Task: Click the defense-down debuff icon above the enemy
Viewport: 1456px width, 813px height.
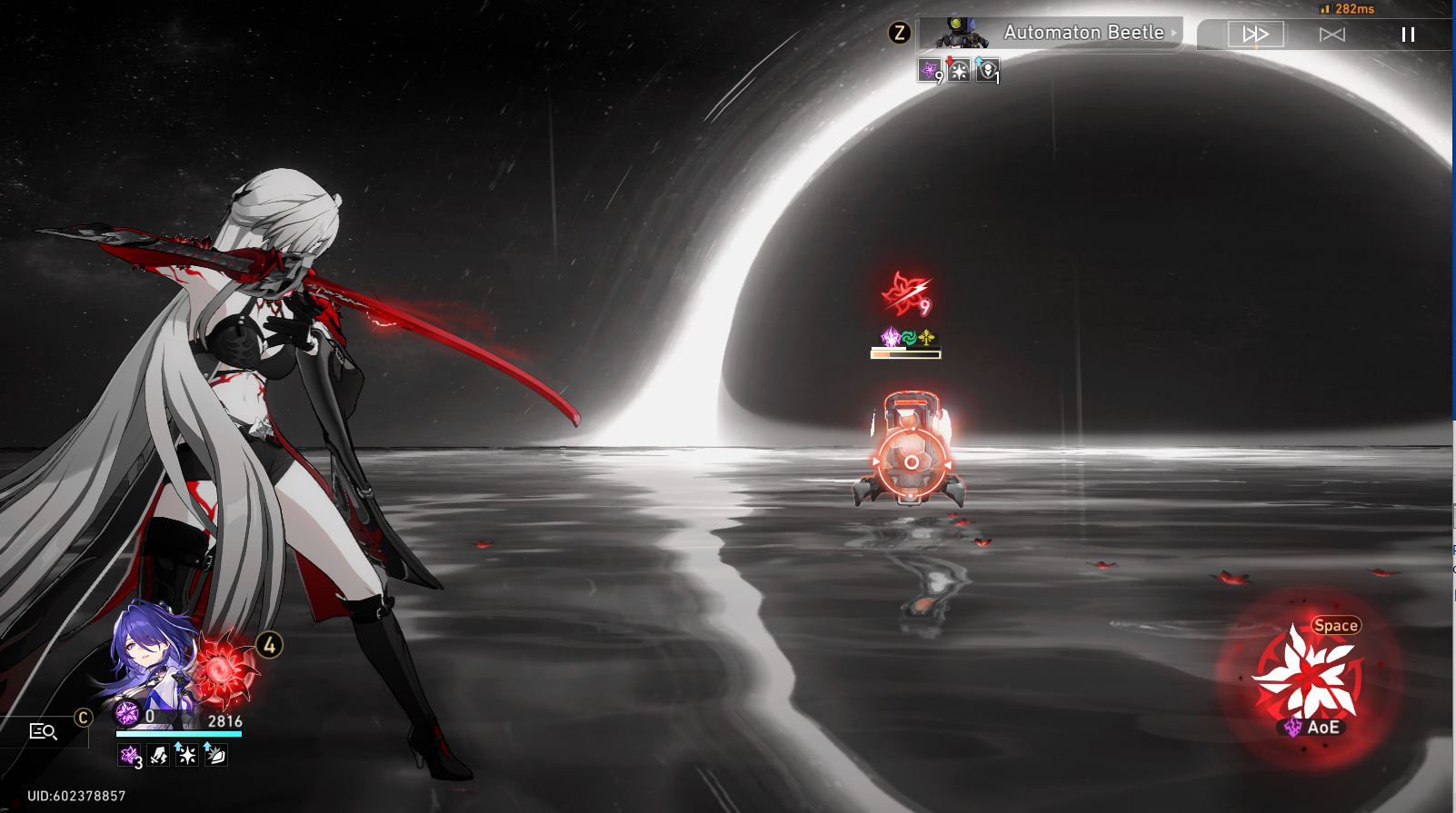Action: click(x=958, y=69)
